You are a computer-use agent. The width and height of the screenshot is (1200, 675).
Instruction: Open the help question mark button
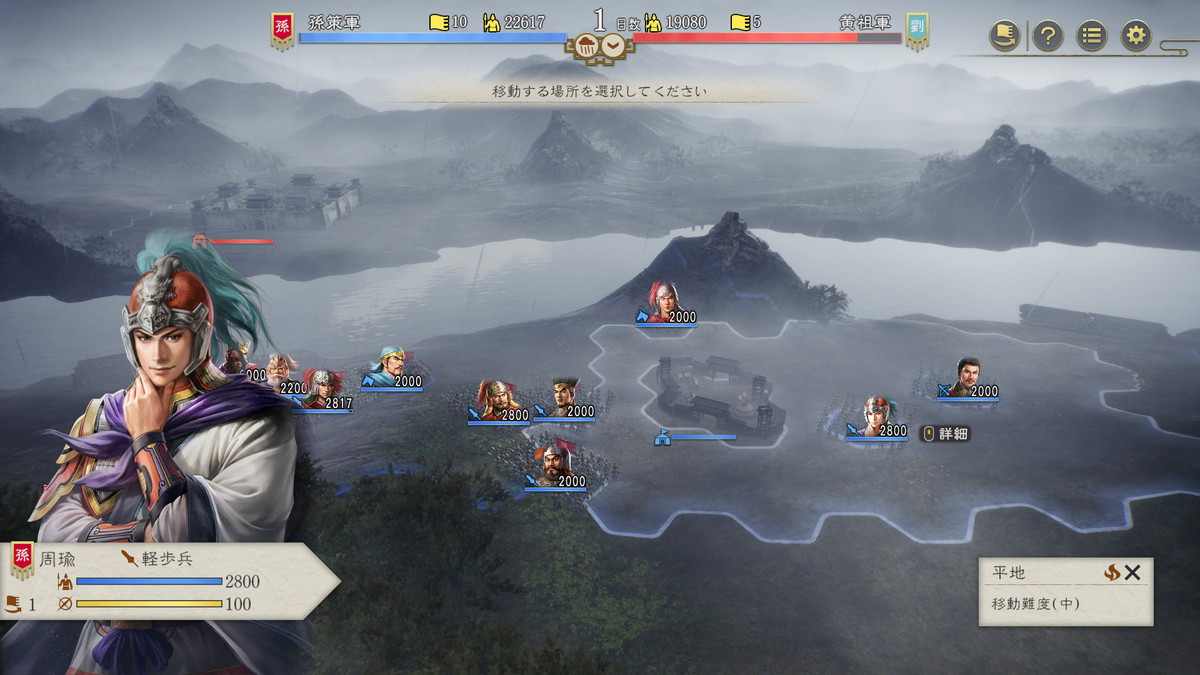click(1047, 36)
